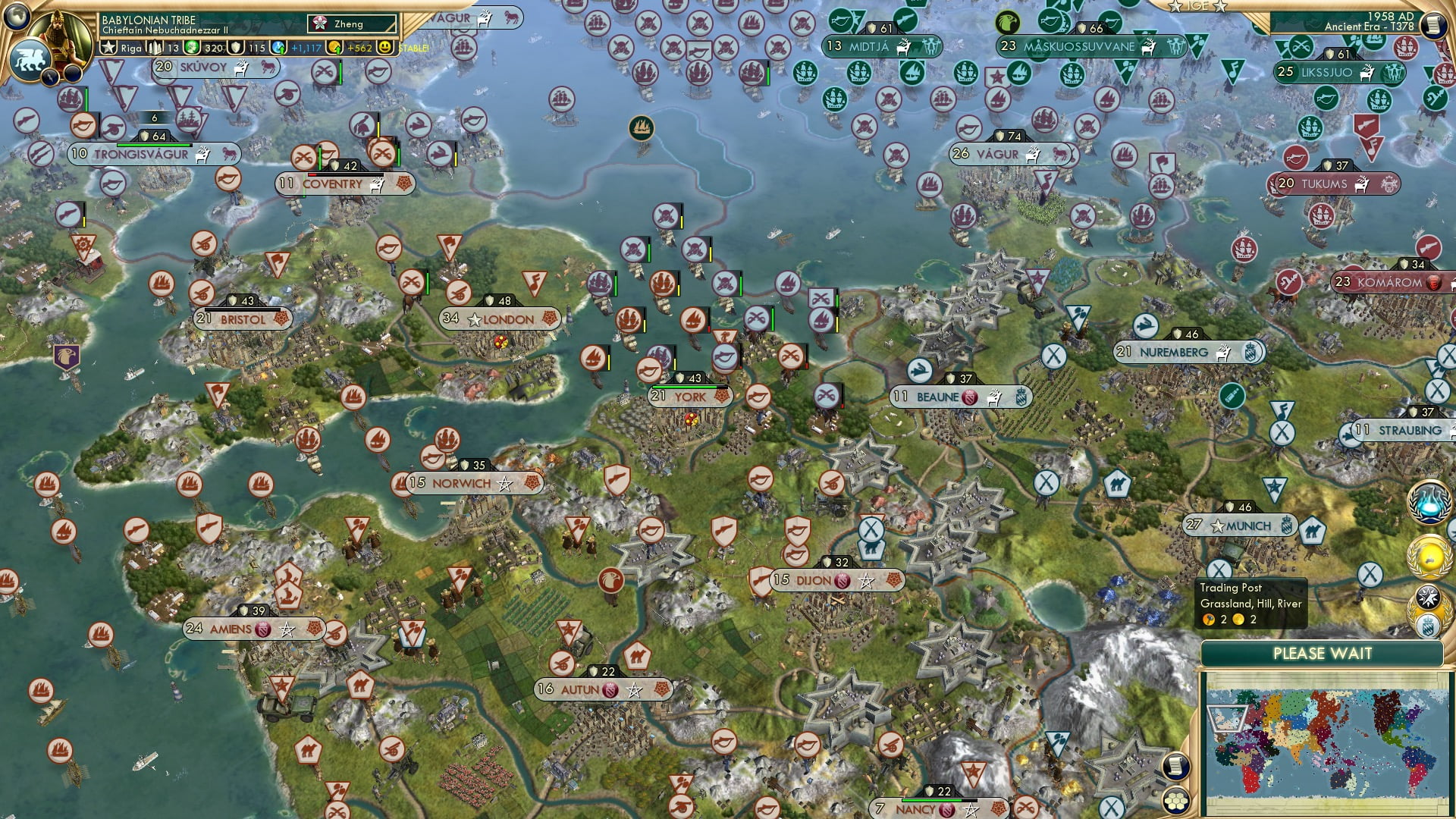Click the gold coin income icon
The image size is (1456, 819).
tap(334, 48)
